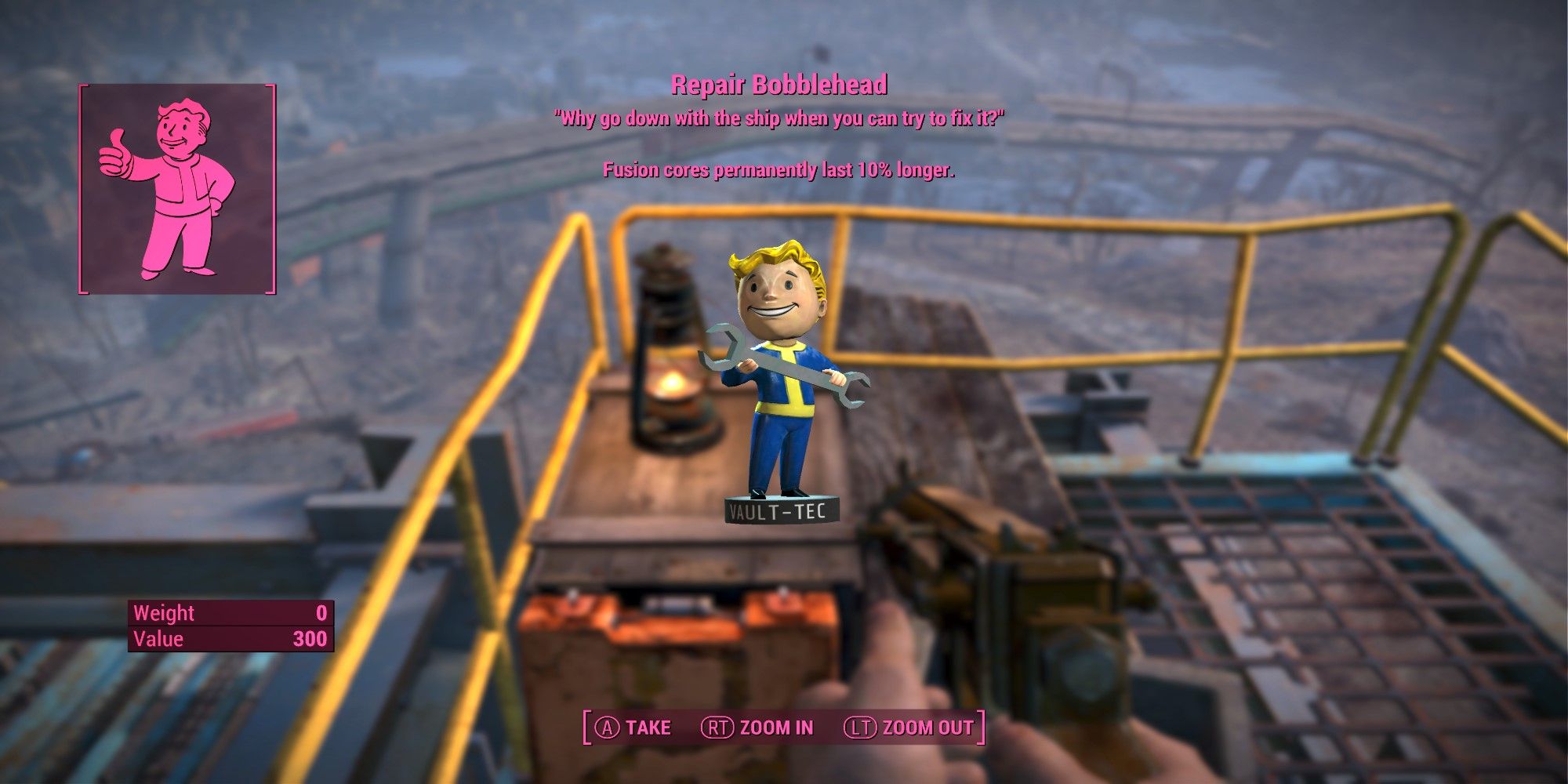Expand the Weight and Value stats panel

click(231, 627)
